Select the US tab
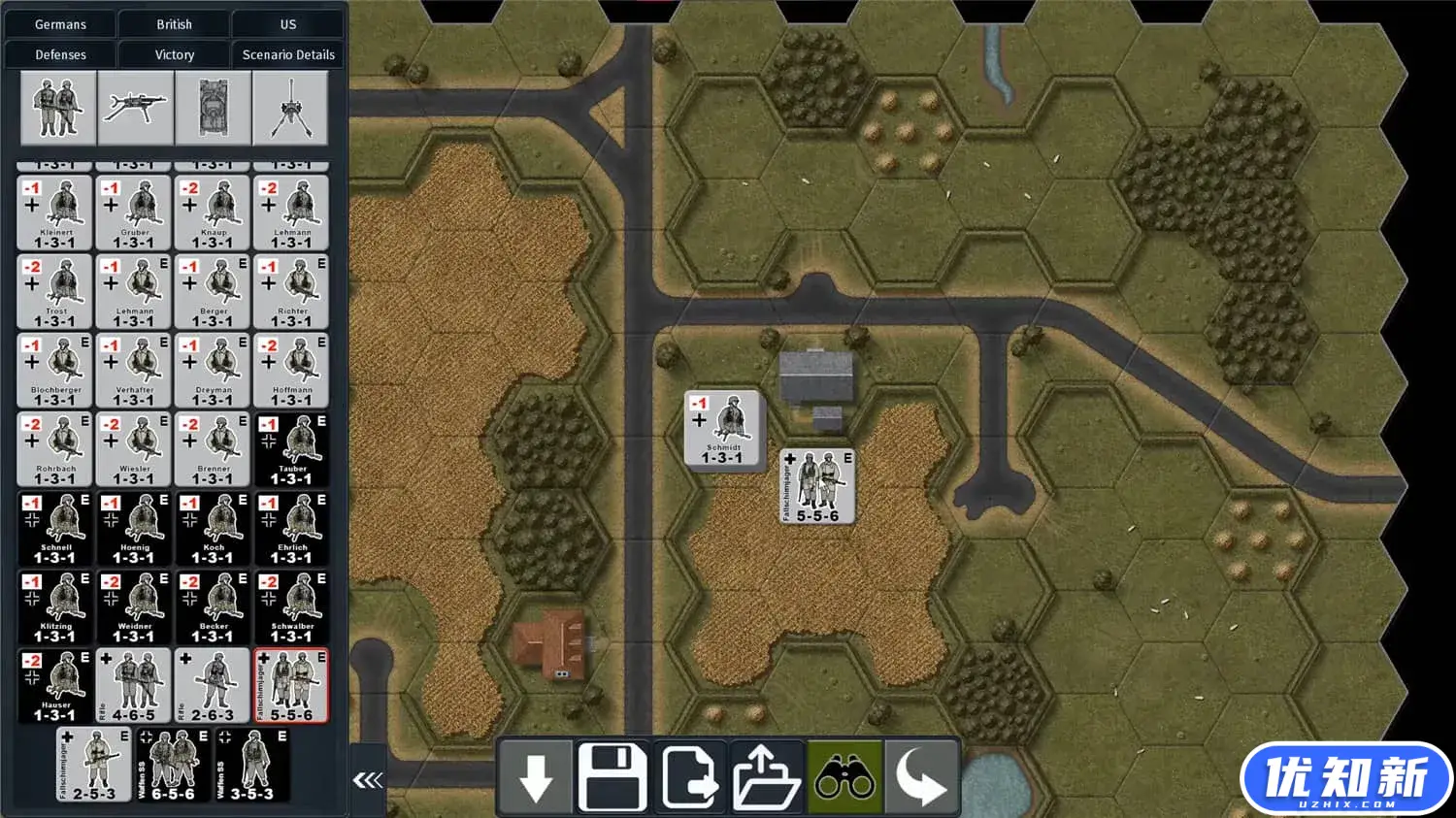The height and width of the screenshot is (818, 1456). pos(288,24)
